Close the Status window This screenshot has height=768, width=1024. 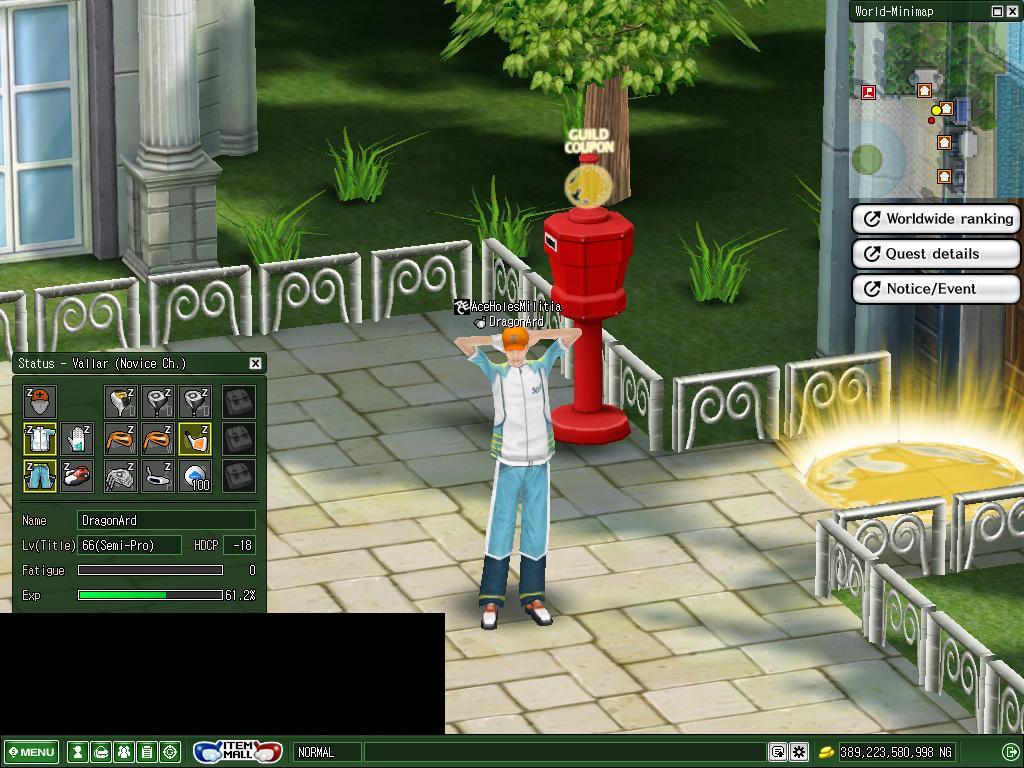pos(255,363)
